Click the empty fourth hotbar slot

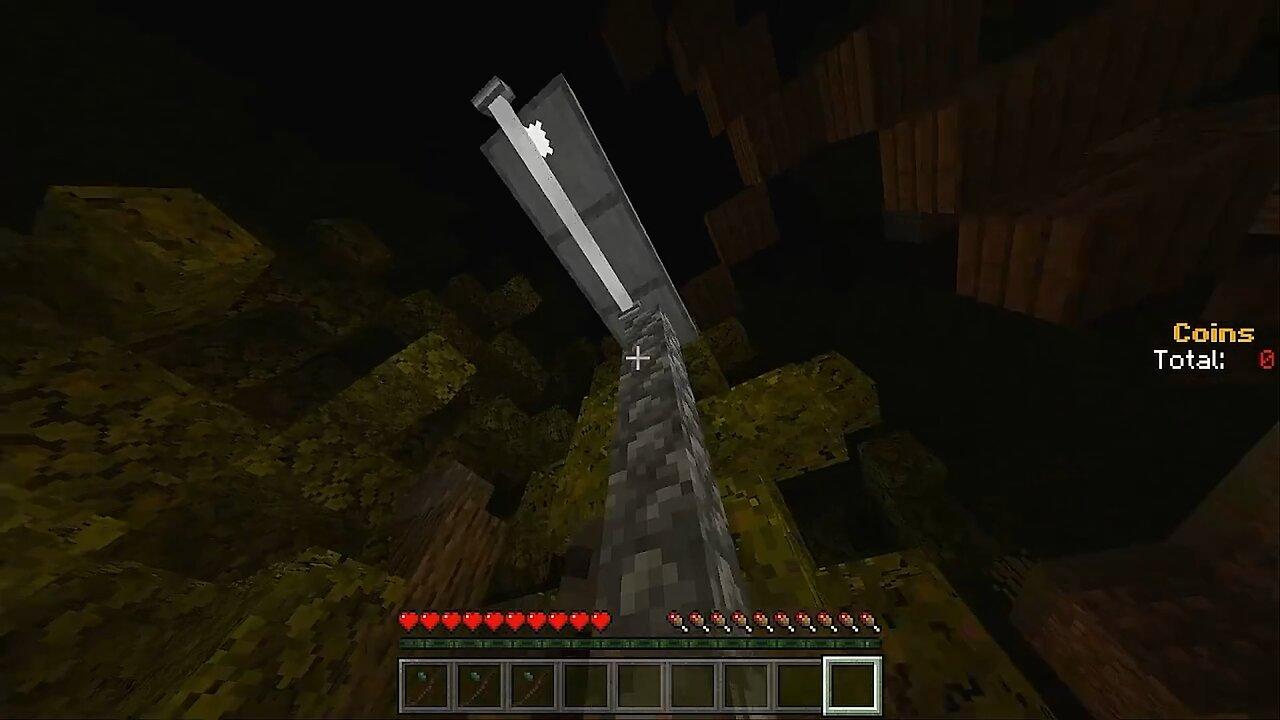point(584,685)
